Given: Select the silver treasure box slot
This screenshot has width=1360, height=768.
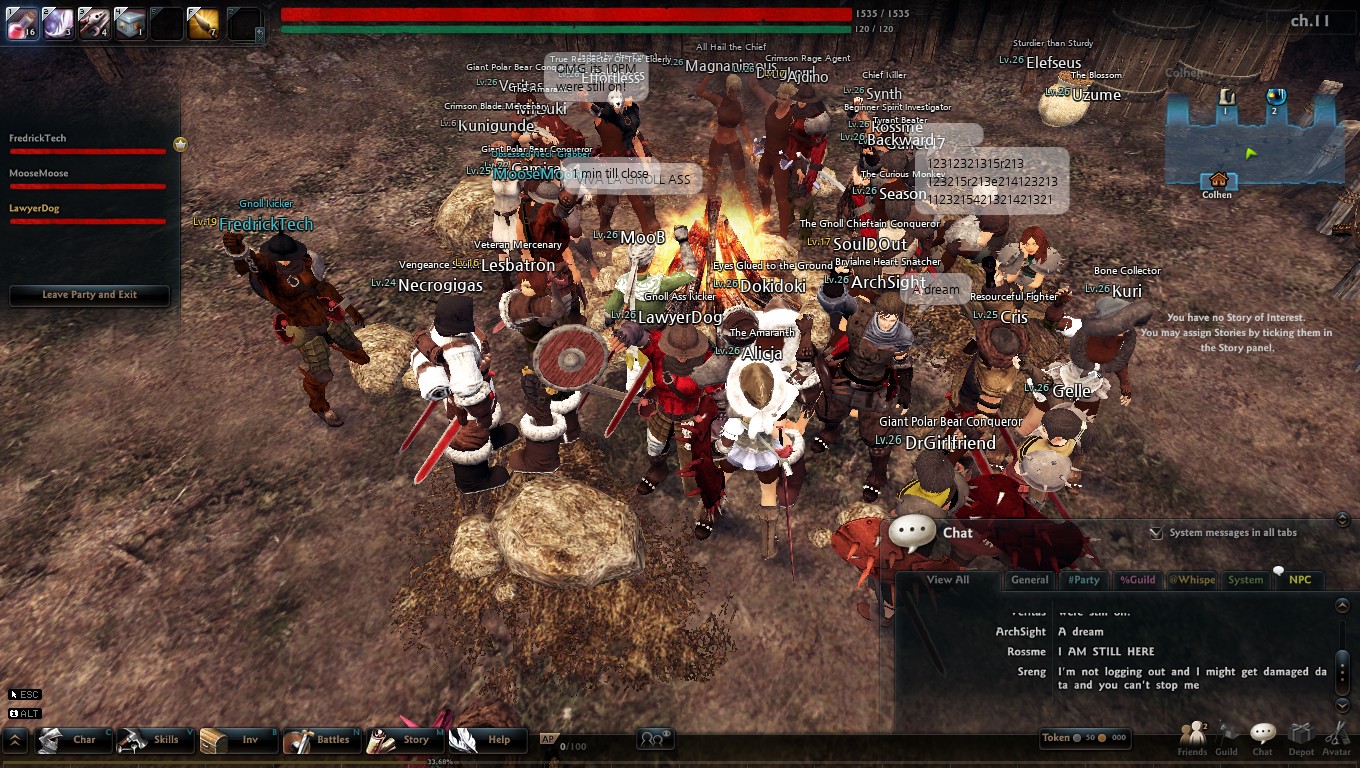Looking at the screenshot, I should [130, 23].
